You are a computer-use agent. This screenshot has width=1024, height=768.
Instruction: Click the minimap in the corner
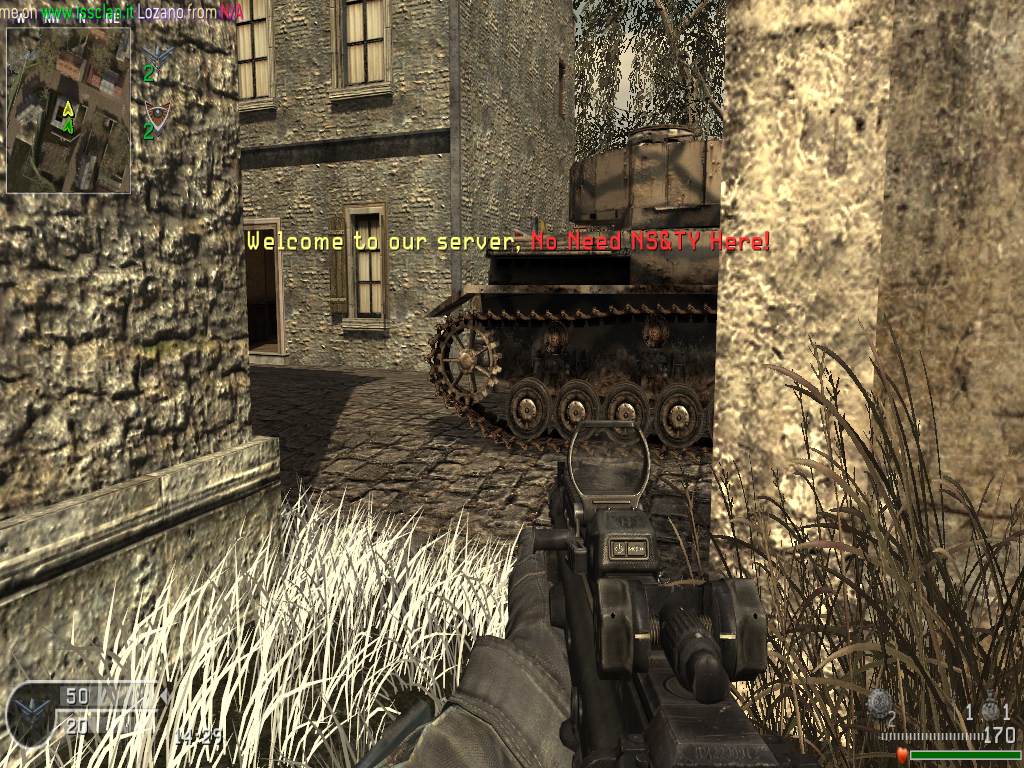click(68, 109)
